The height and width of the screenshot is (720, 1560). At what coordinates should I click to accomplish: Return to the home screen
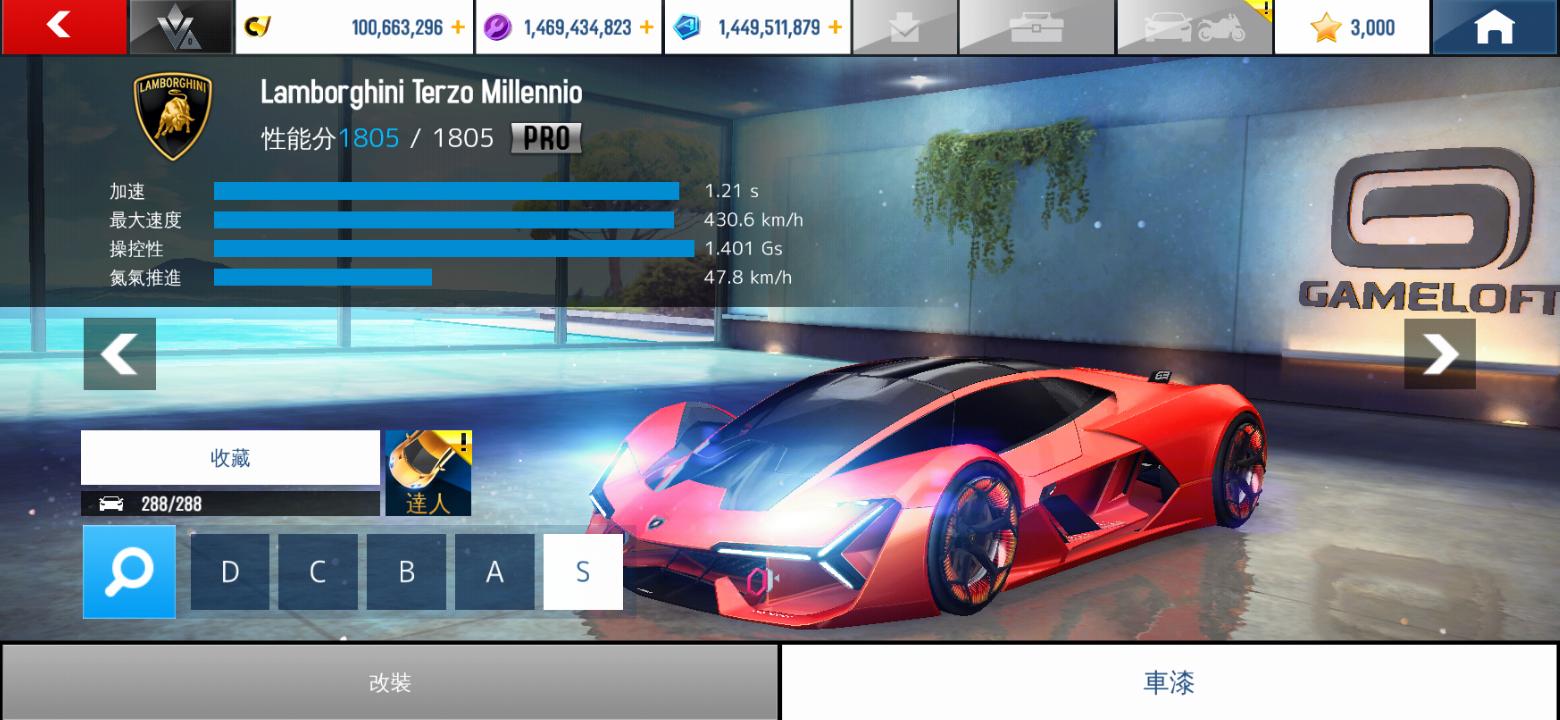coord(1494,28)
